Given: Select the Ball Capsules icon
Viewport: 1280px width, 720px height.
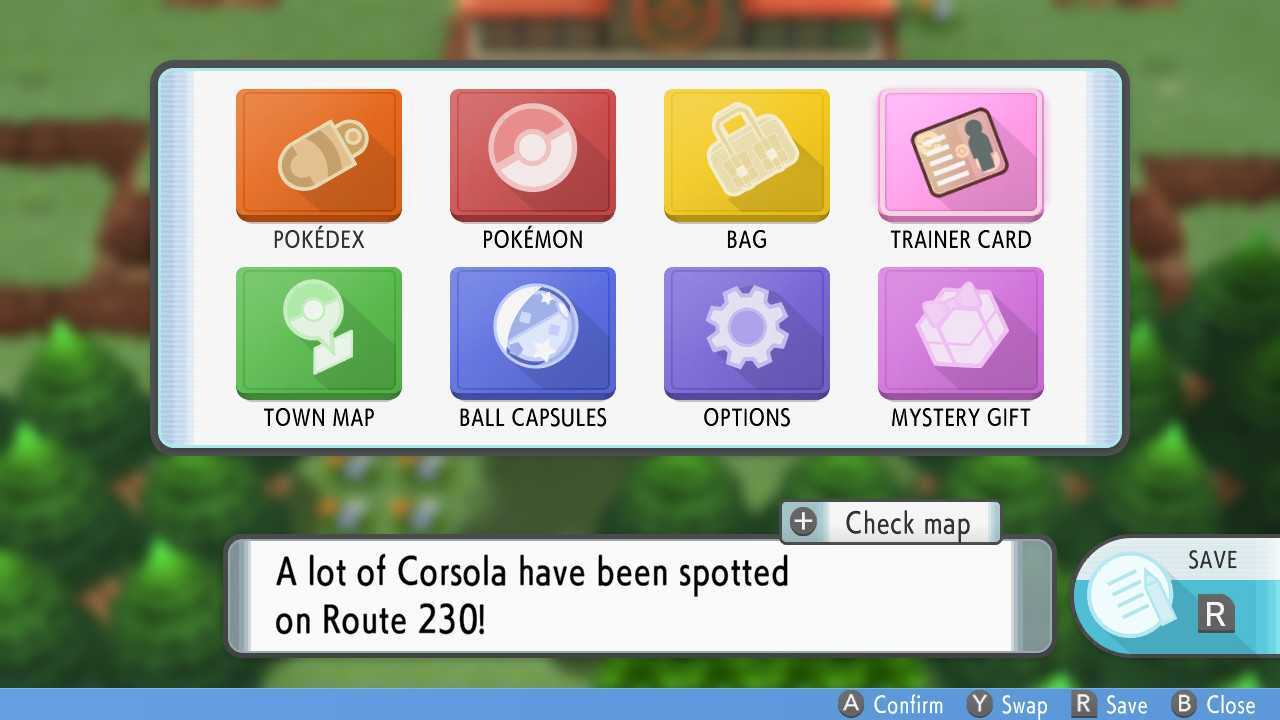Looking at the screenshot, I should pos(532,332).
